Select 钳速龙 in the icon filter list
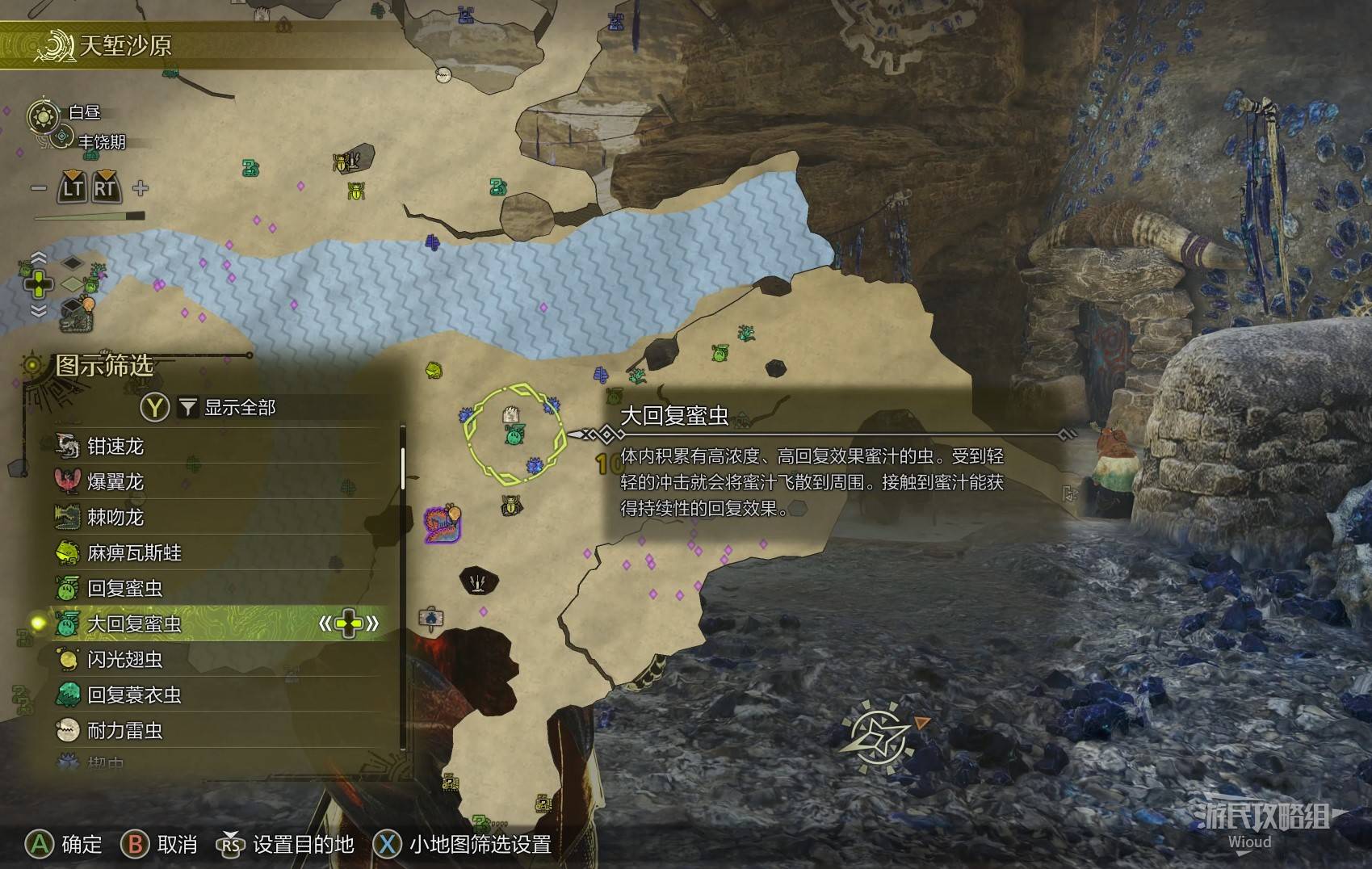 (x=115, y=446)
